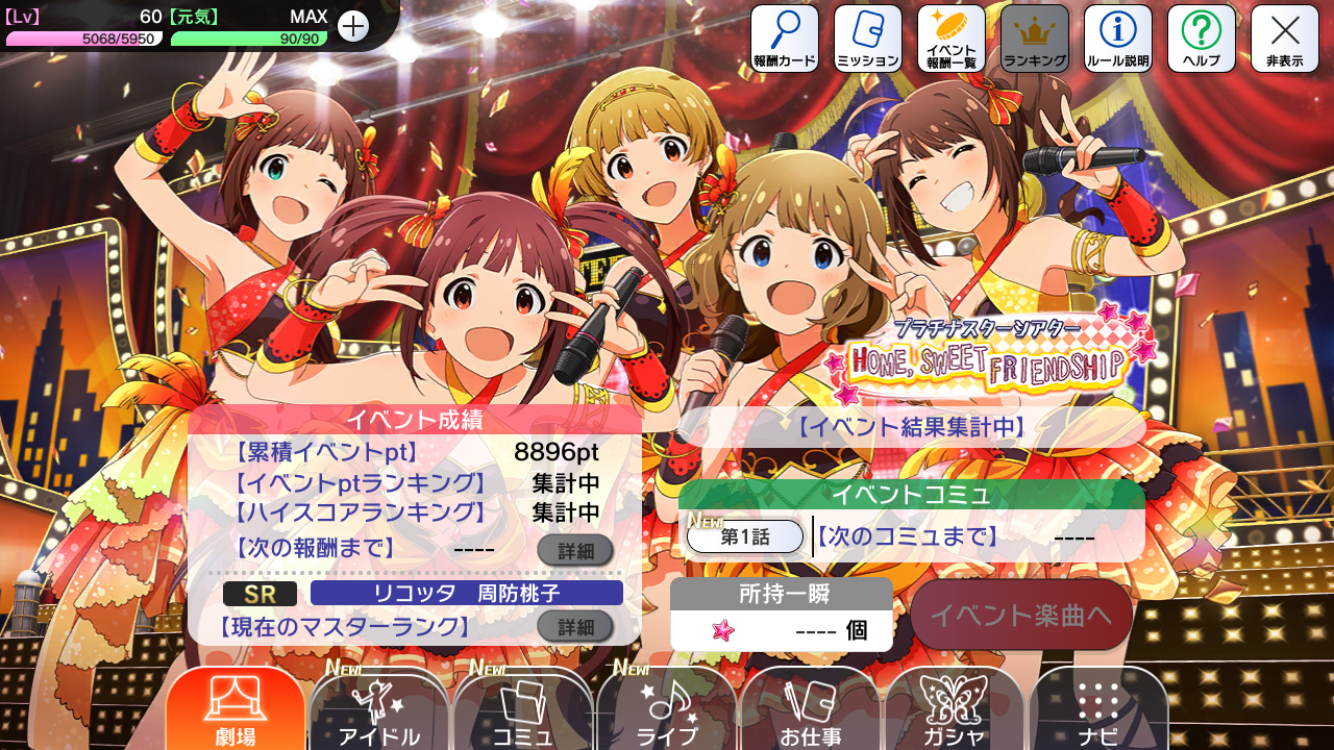Open the ランキング ranking button

point(1035,39)
